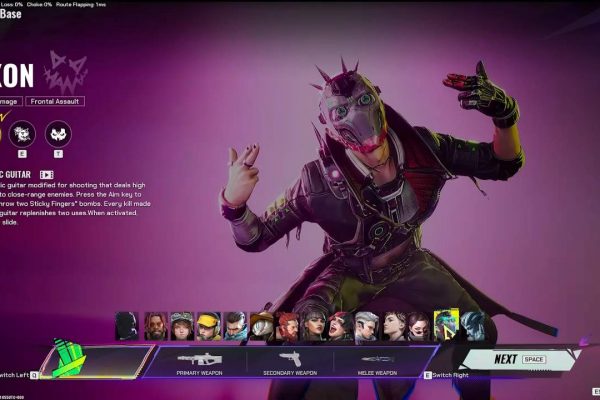600x400 pixels.
Task: Select the yellow-cap hero portrait
Action: click(x=208, y=326)
